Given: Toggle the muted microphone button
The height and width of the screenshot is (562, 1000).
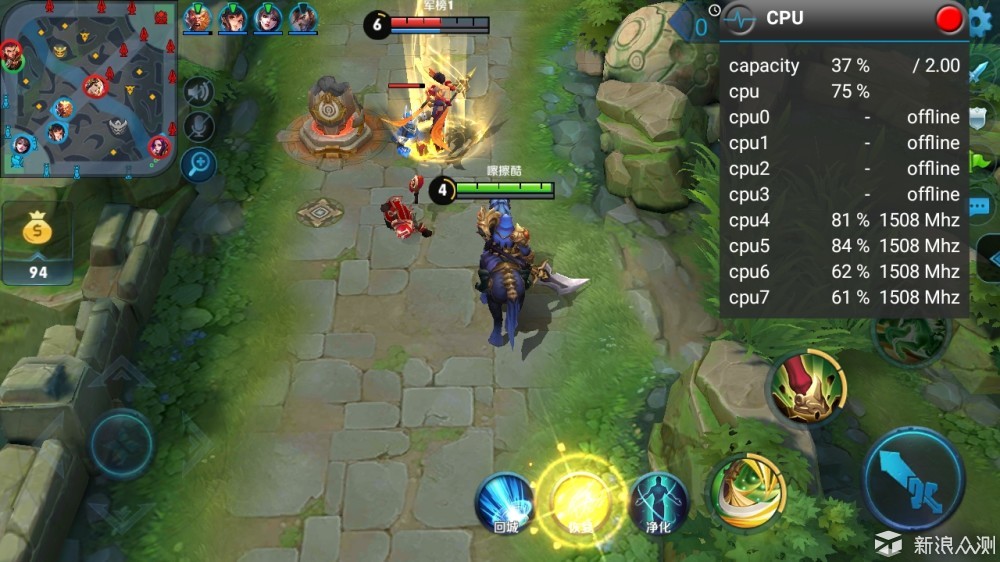Looking at the screenshot, I should 199,127.
